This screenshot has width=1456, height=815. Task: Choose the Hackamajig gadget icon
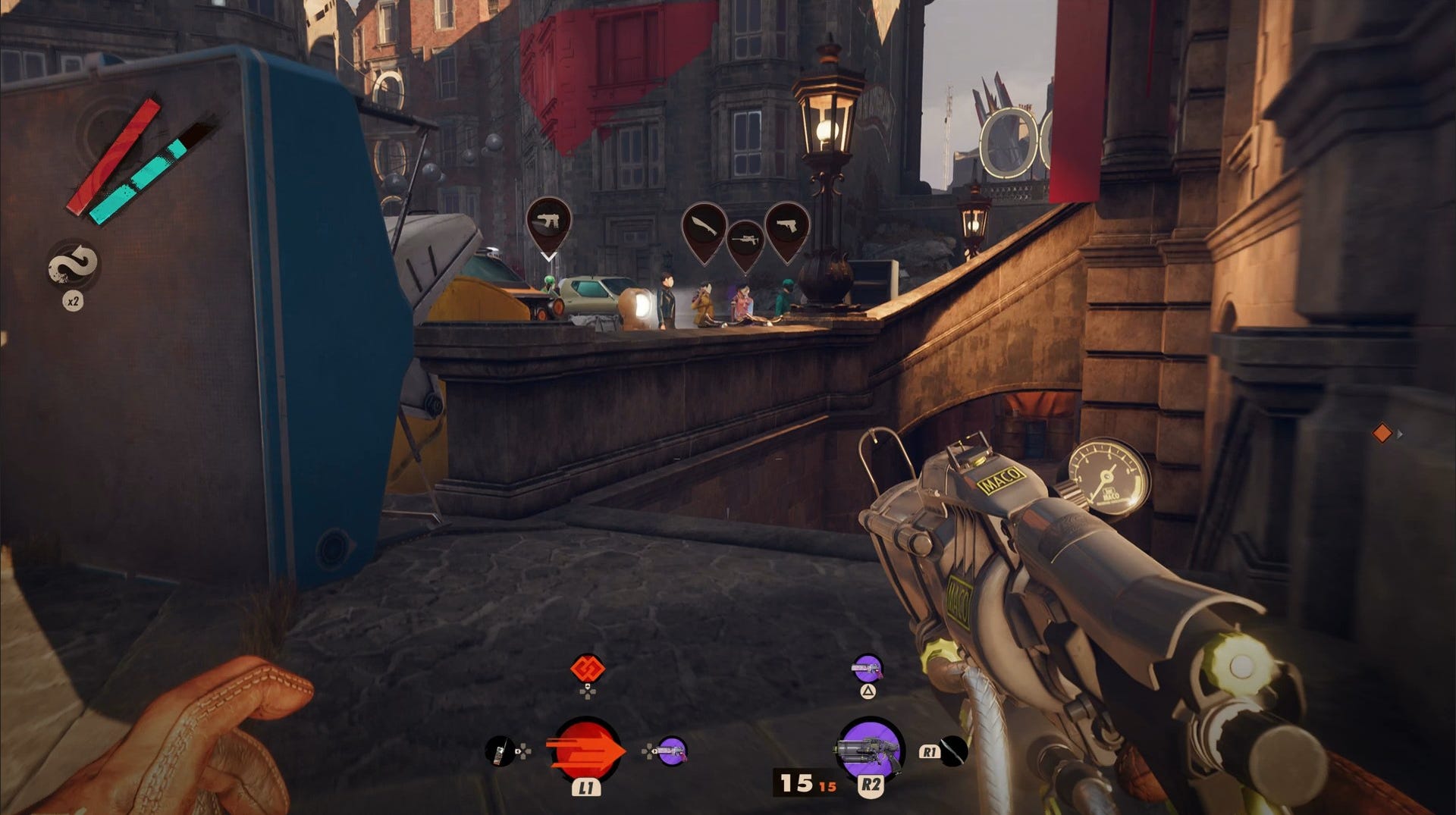point(498,751)
